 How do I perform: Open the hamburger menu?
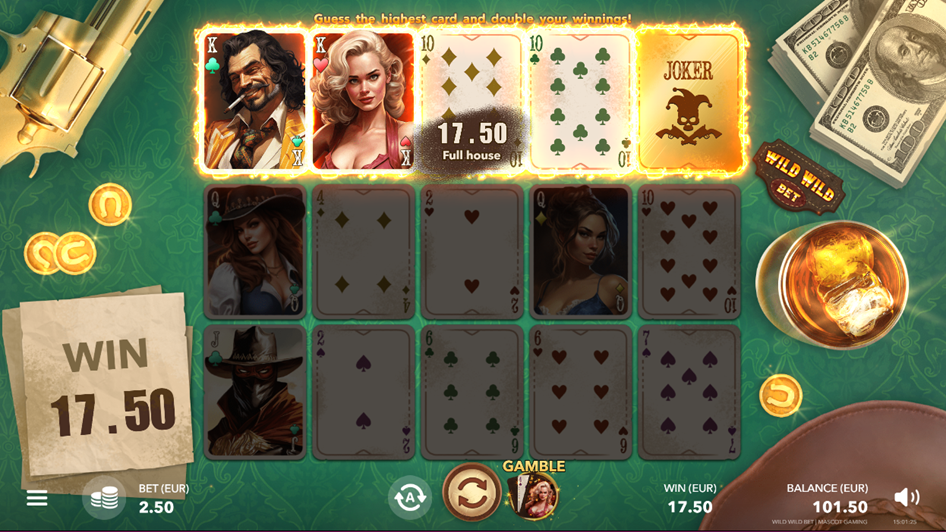[x=37, y=497]
